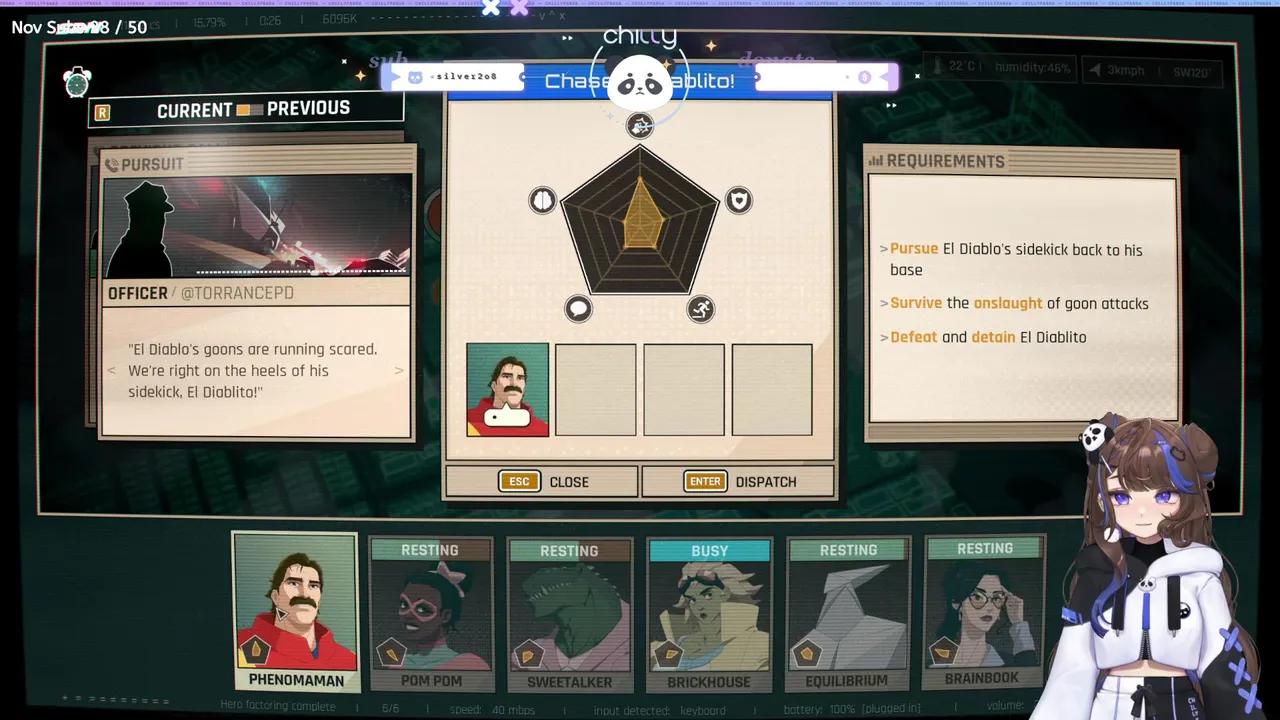
Task: Click the brain stat icon left of the chart
Action: tap(542, 200)
